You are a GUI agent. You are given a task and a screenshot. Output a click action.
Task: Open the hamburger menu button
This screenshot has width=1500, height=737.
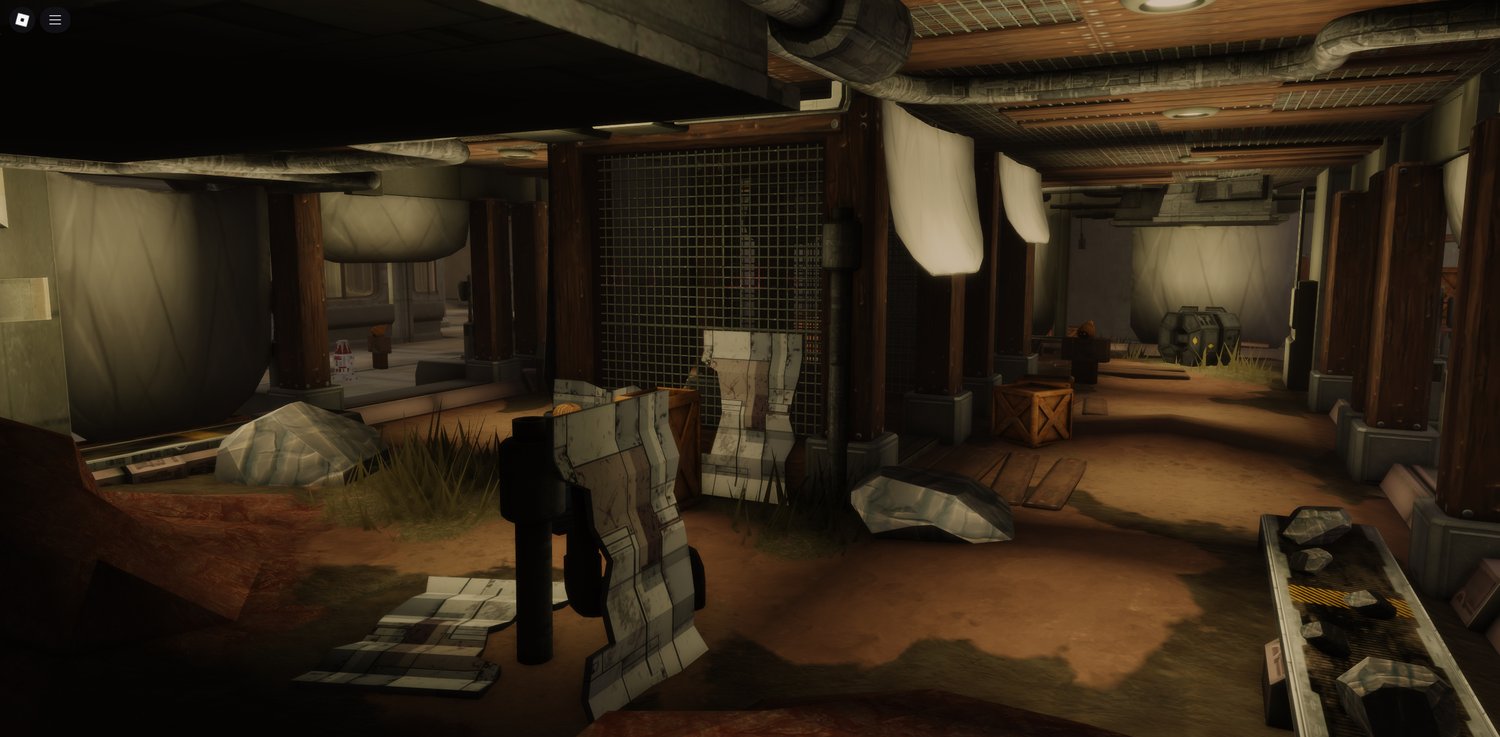(x=55, y=20)
